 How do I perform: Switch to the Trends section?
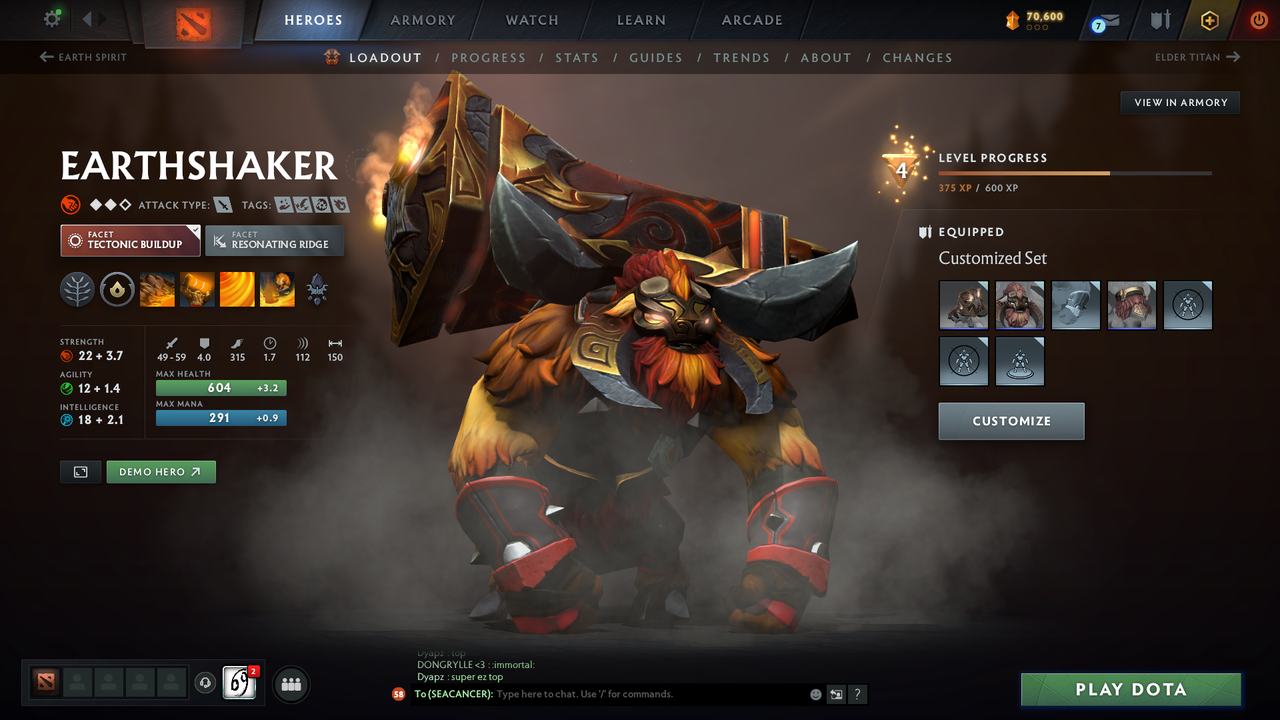point(741,58)
